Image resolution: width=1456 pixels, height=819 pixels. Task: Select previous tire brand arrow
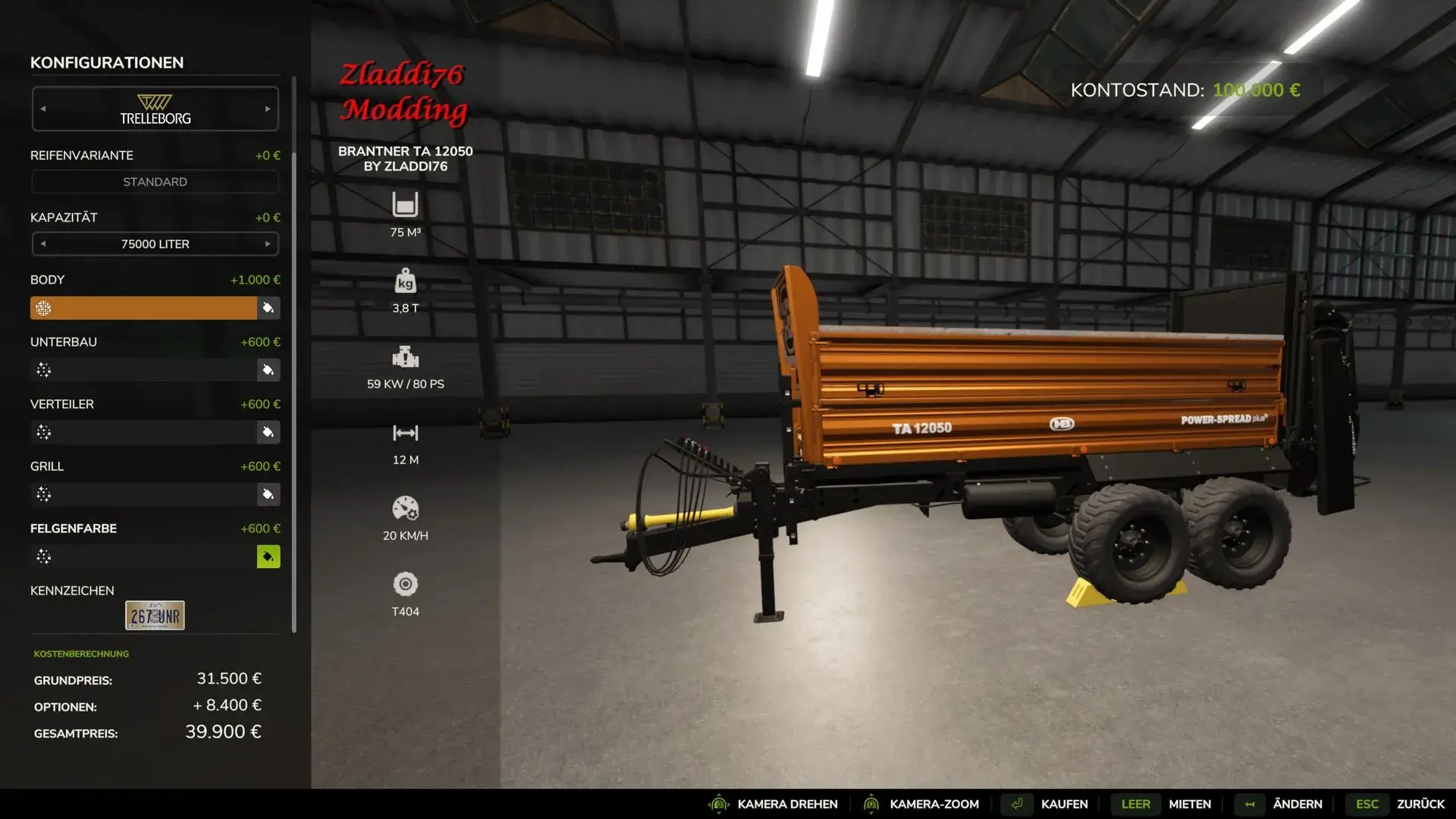(x=43, y=109)
